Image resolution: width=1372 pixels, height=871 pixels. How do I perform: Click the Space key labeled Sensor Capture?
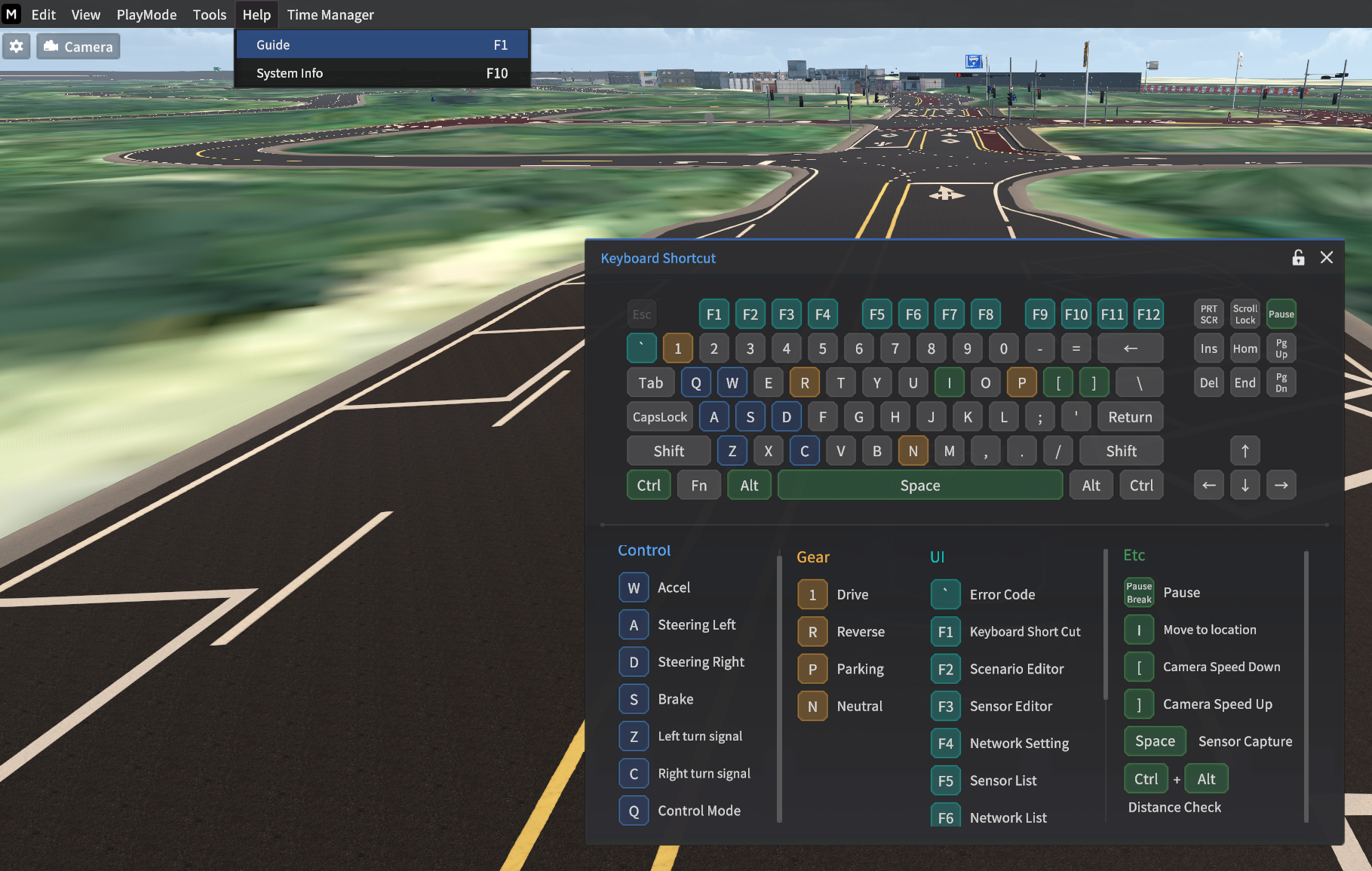click(1154, 741)
